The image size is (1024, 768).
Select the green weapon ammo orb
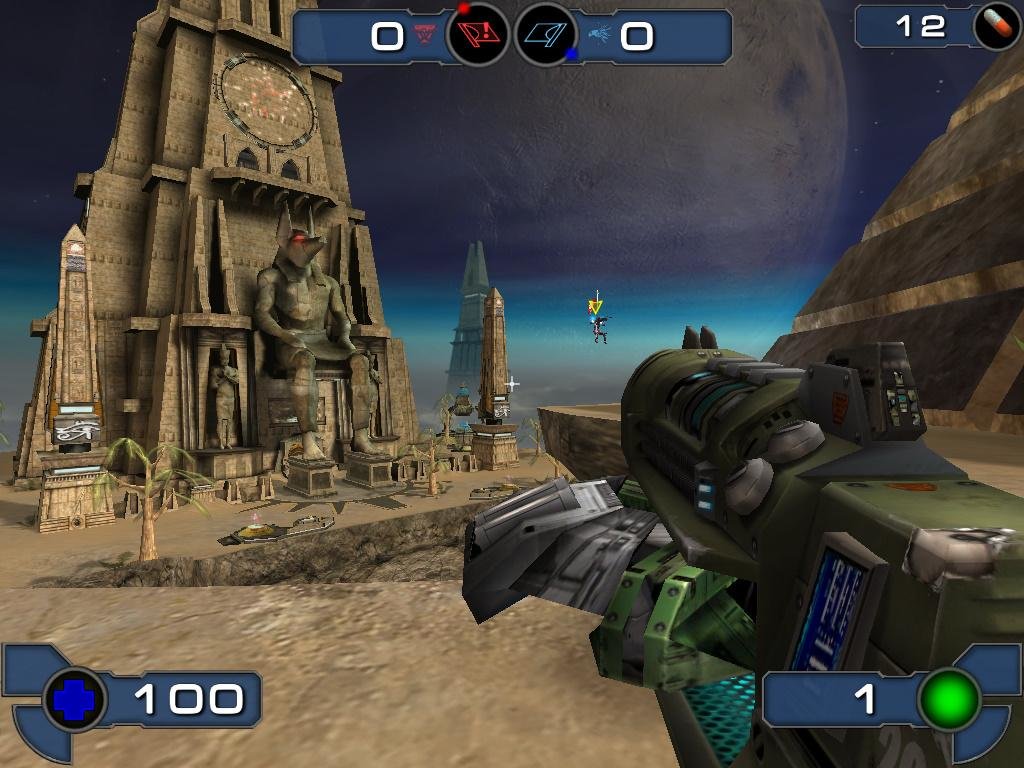[948, 699]
